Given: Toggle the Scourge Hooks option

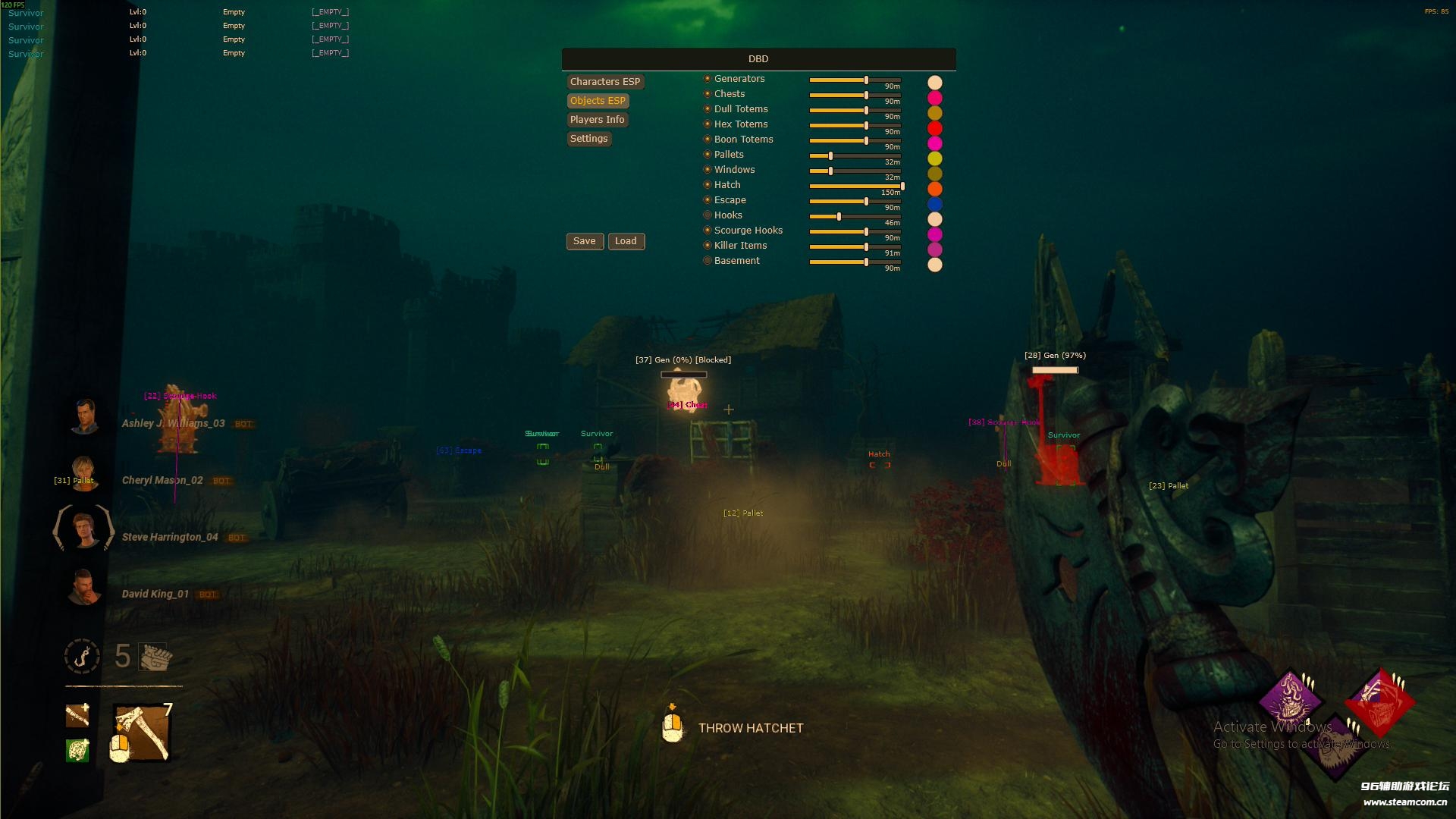Looking at the screenshot, I should 708,231.
